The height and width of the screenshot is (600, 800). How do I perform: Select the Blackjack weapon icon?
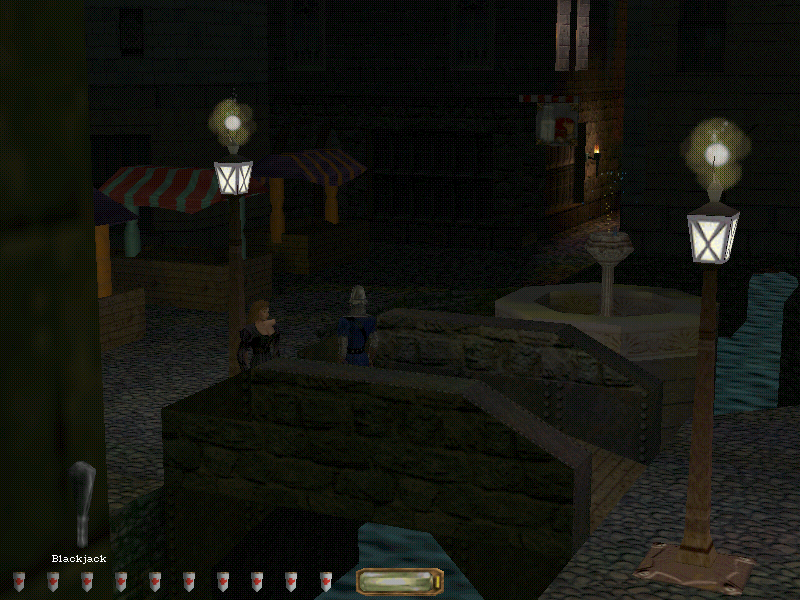[83, 503]
